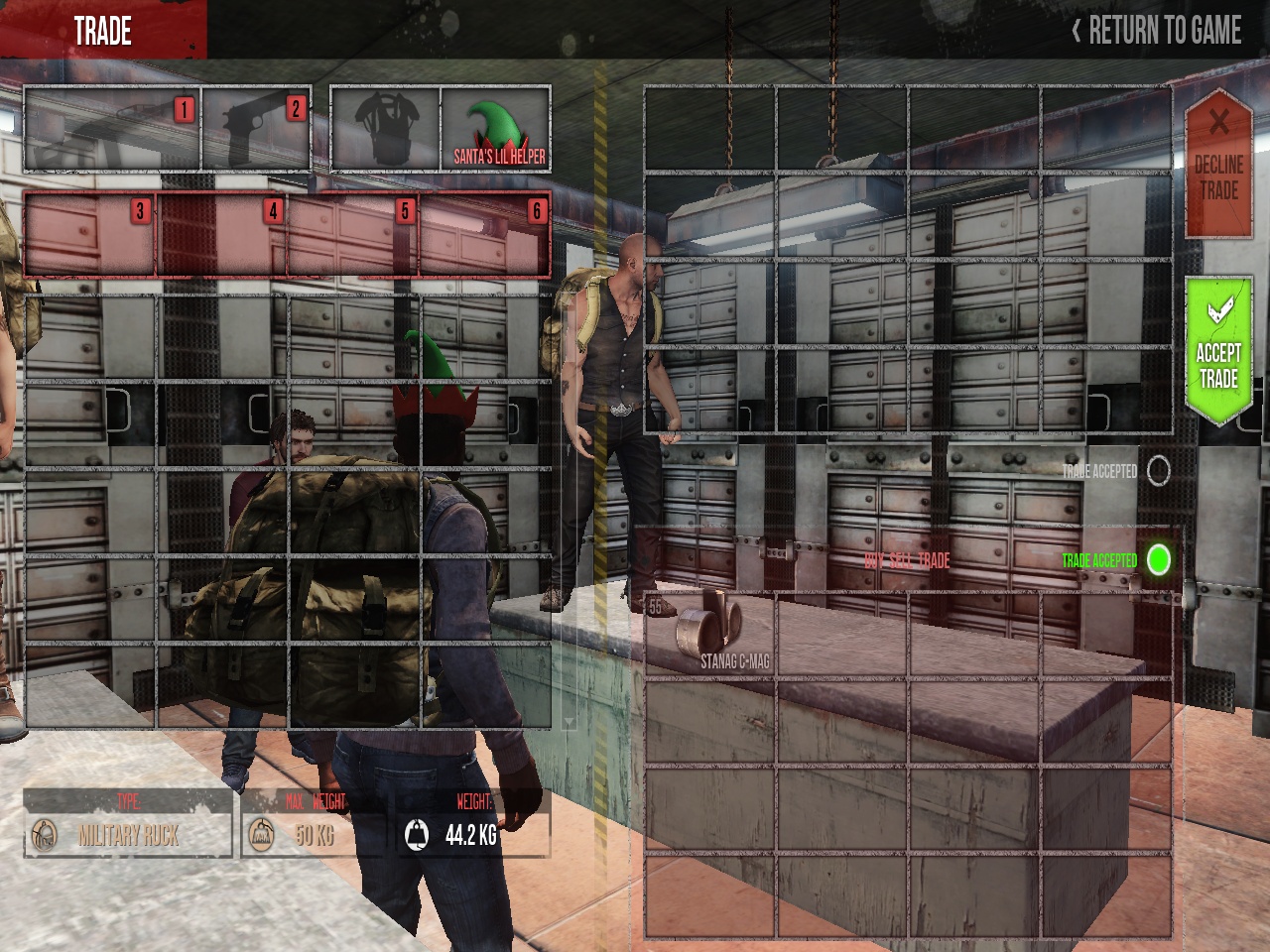Select the Santa's Lil Helper hat slot
1270x952 pixels.
tap(495, 130)
